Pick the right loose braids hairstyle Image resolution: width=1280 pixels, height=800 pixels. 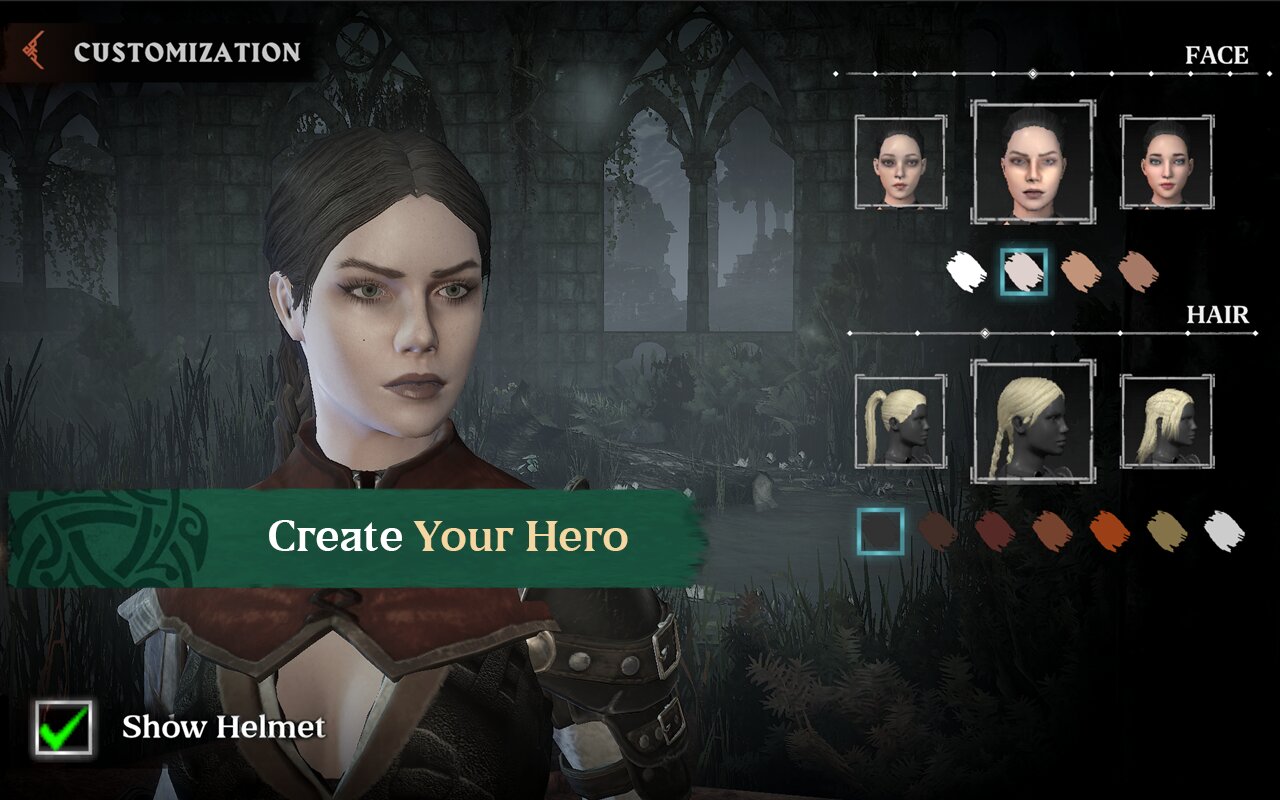[1167, 421]
